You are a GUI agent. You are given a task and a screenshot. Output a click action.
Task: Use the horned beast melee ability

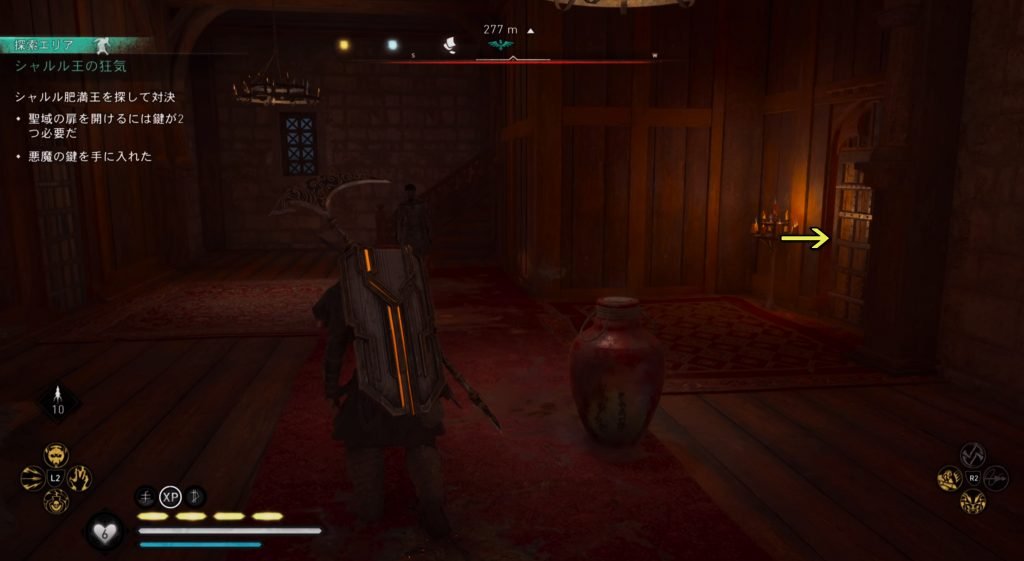[x=972, y=500]
